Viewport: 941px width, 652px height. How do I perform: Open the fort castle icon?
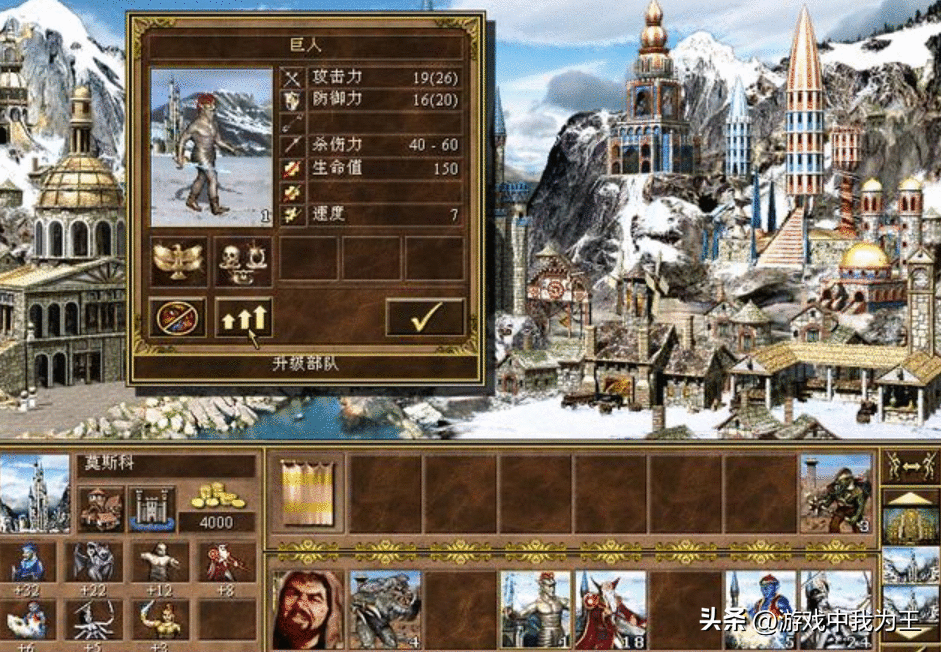point(152,509)
